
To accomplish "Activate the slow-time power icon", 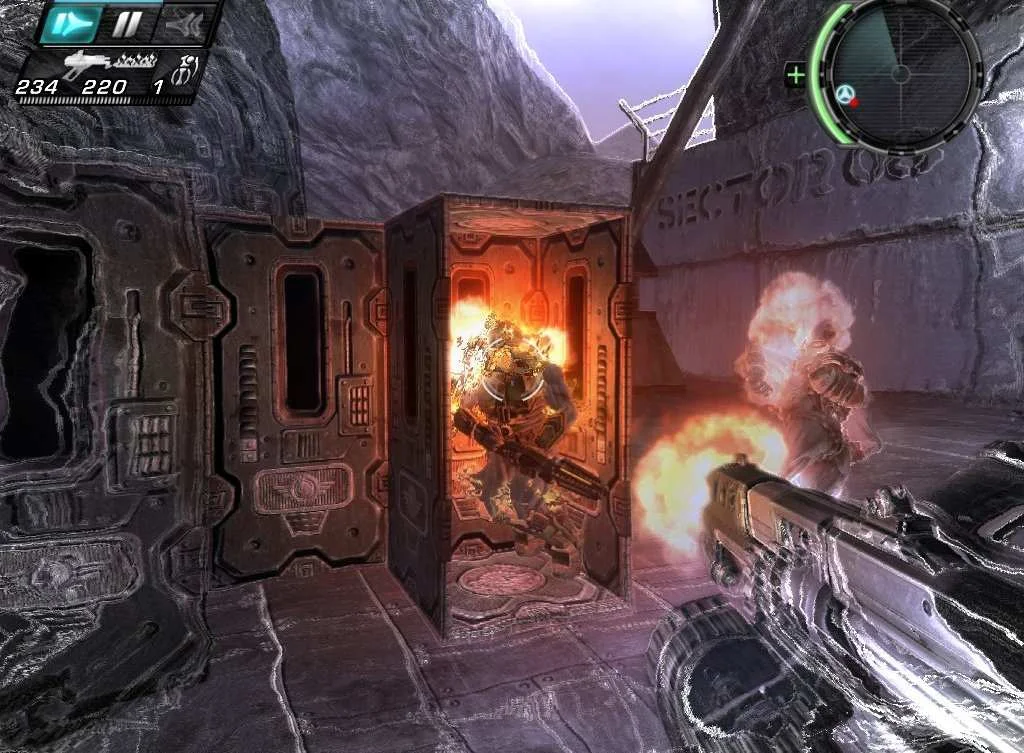I will 71,23.
